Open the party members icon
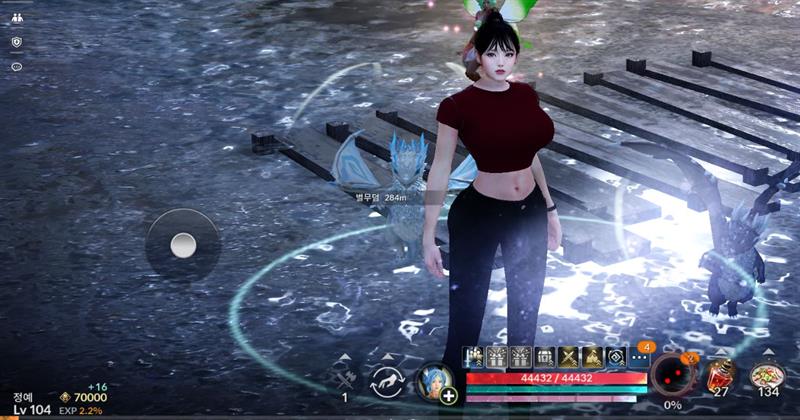Viewport: 800px width, 420px height. point(16,17)
